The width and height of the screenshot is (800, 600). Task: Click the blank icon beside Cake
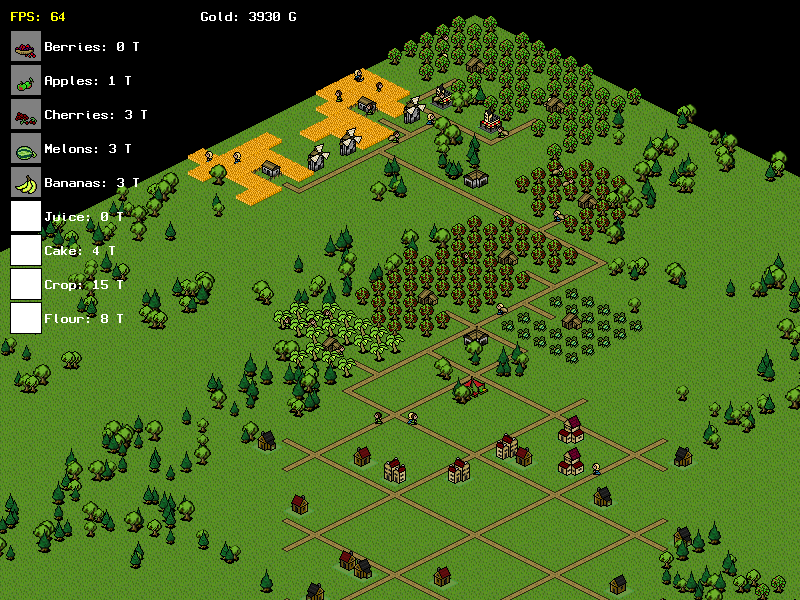pyautogui.click(x=26, y=250)
